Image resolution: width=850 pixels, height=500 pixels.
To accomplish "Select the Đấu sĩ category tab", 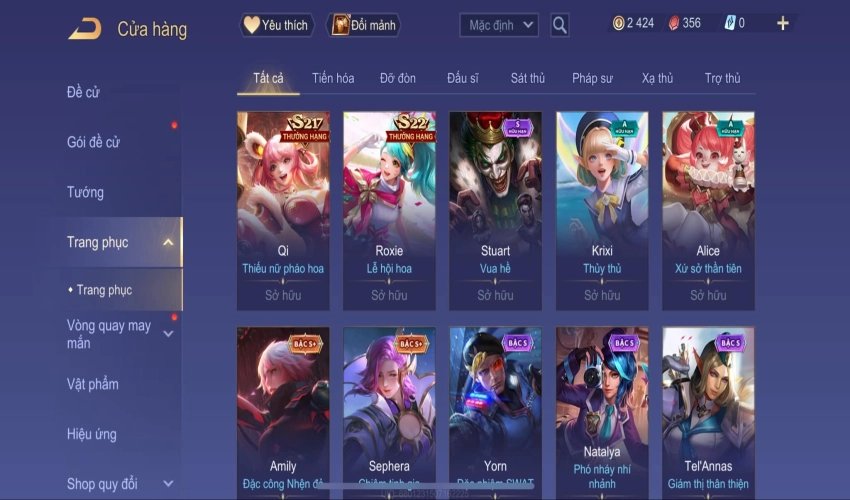I will pos(463,78).
